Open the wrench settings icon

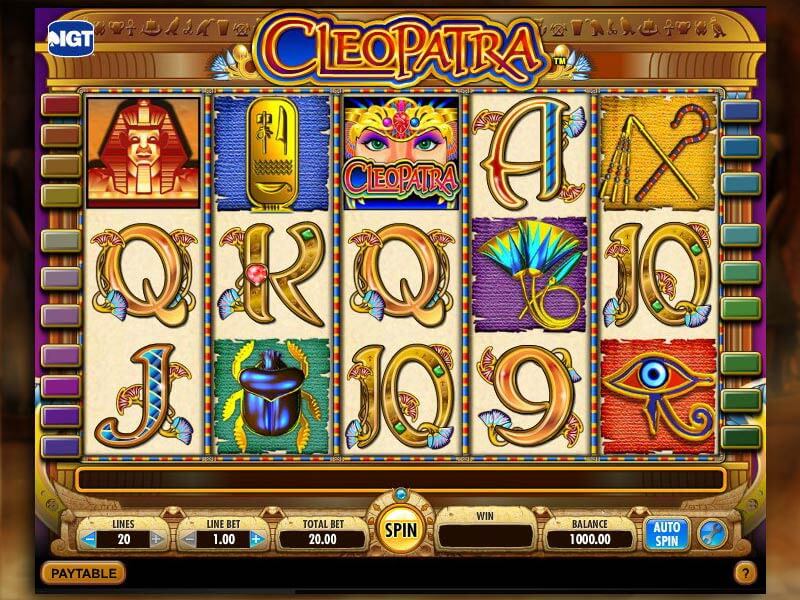(710, 532)
